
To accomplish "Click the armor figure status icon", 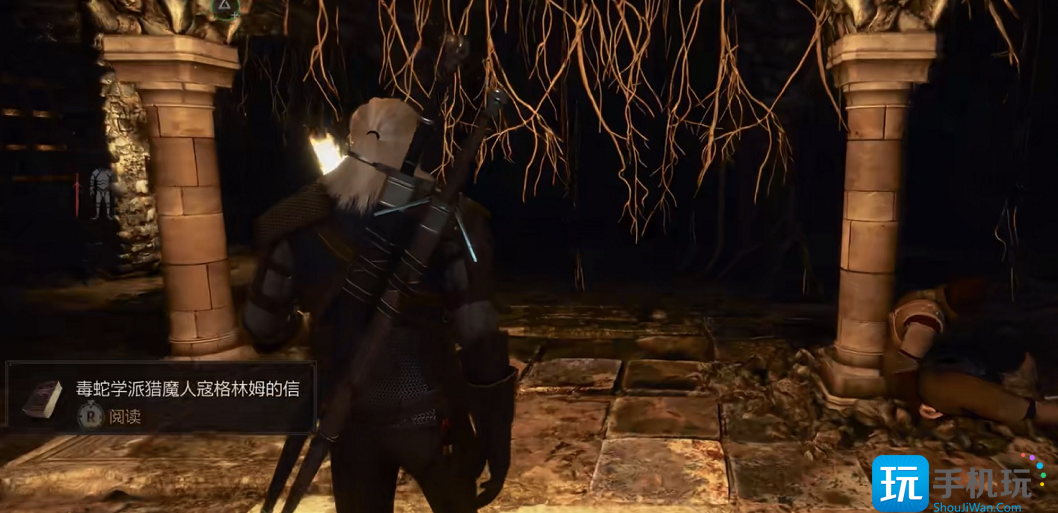I will click(x=102, y=192).
